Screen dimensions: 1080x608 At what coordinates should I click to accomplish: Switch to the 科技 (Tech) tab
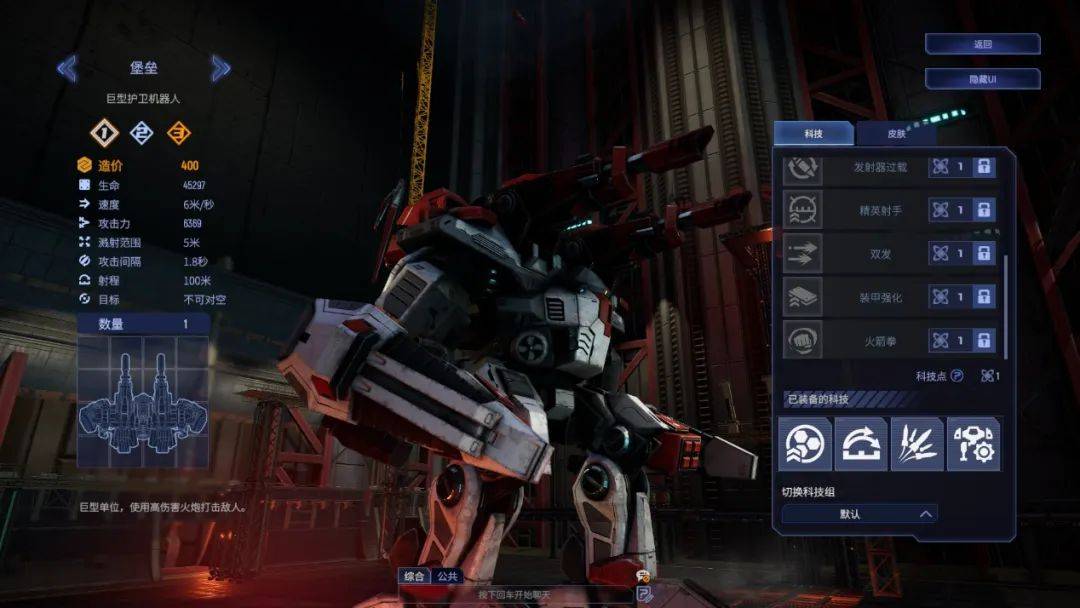coord(813,133)
